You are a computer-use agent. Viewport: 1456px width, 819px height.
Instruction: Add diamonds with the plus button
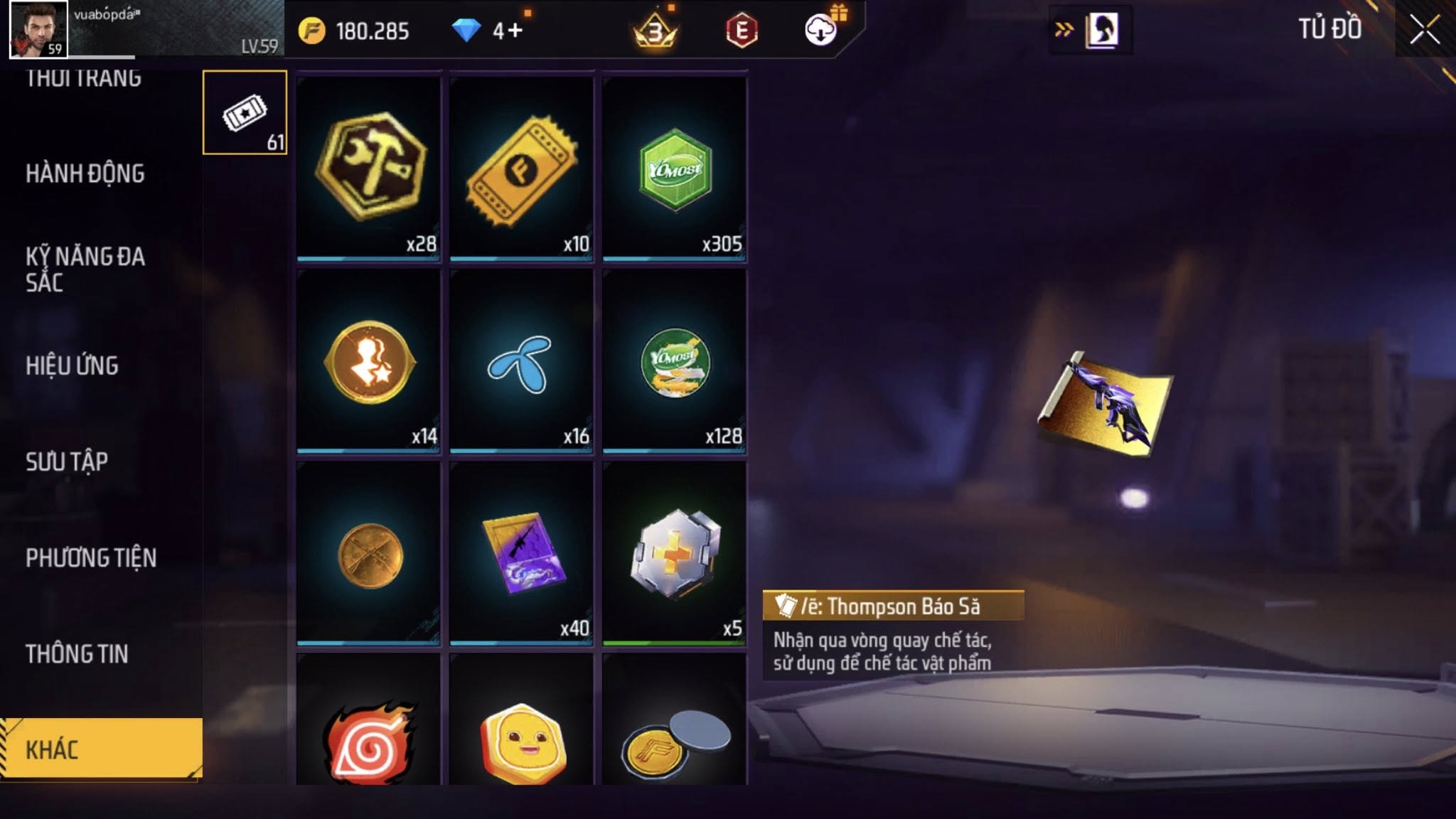click(x=515, y=31)
